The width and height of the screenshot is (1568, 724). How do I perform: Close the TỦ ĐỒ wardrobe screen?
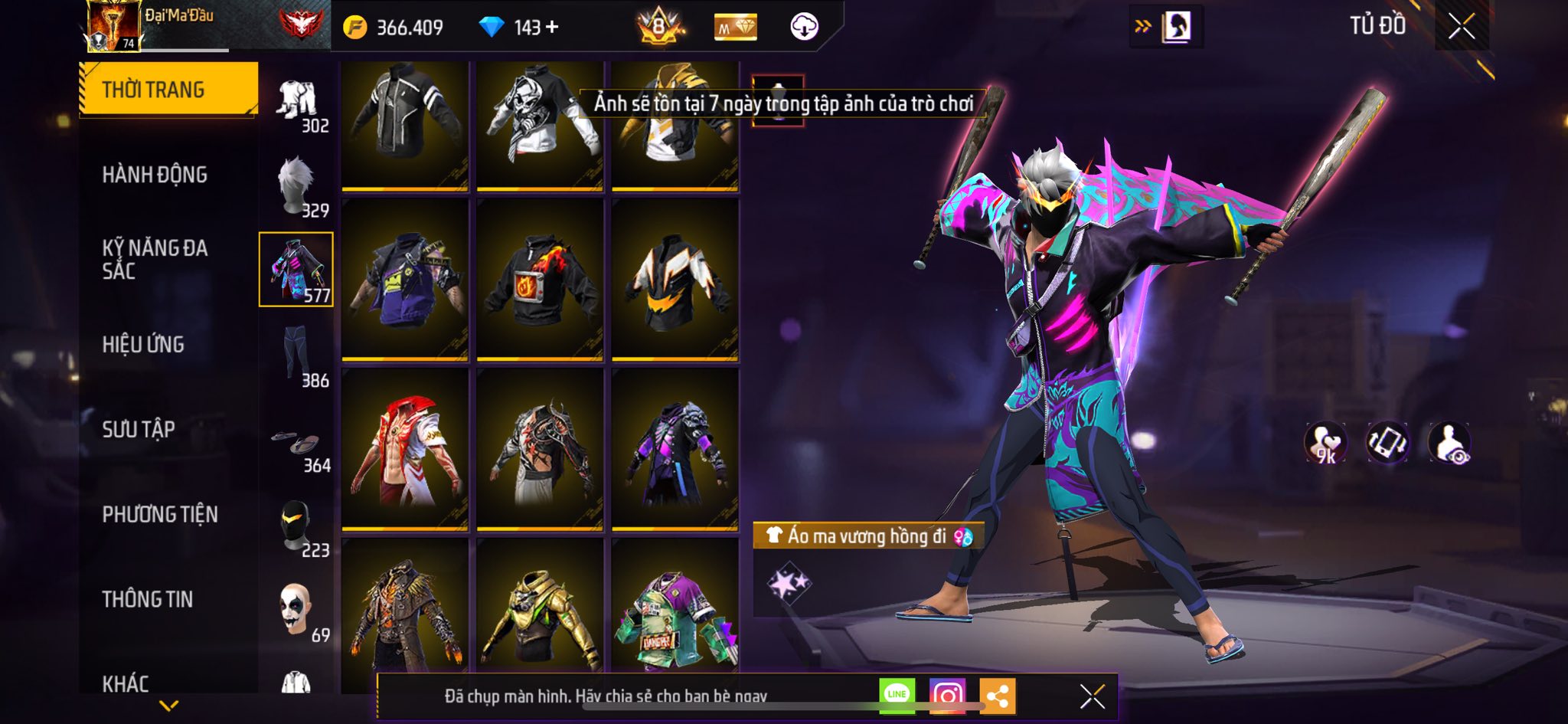(x=1461, y=27)
